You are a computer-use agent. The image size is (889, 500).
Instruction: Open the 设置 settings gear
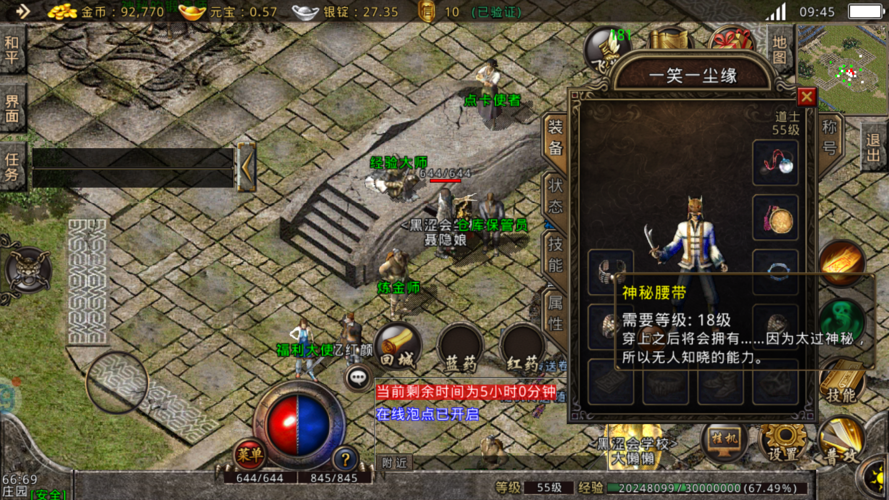click(783, 441)
